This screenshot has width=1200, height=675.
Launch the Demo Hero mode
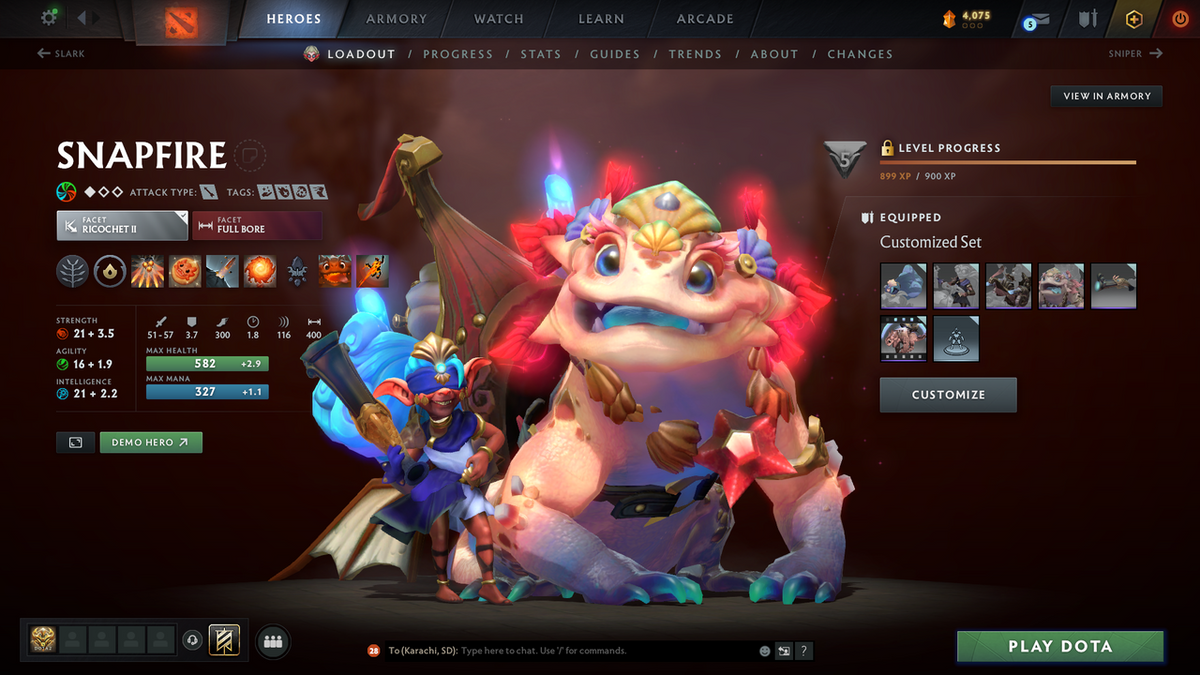(151, 442)
